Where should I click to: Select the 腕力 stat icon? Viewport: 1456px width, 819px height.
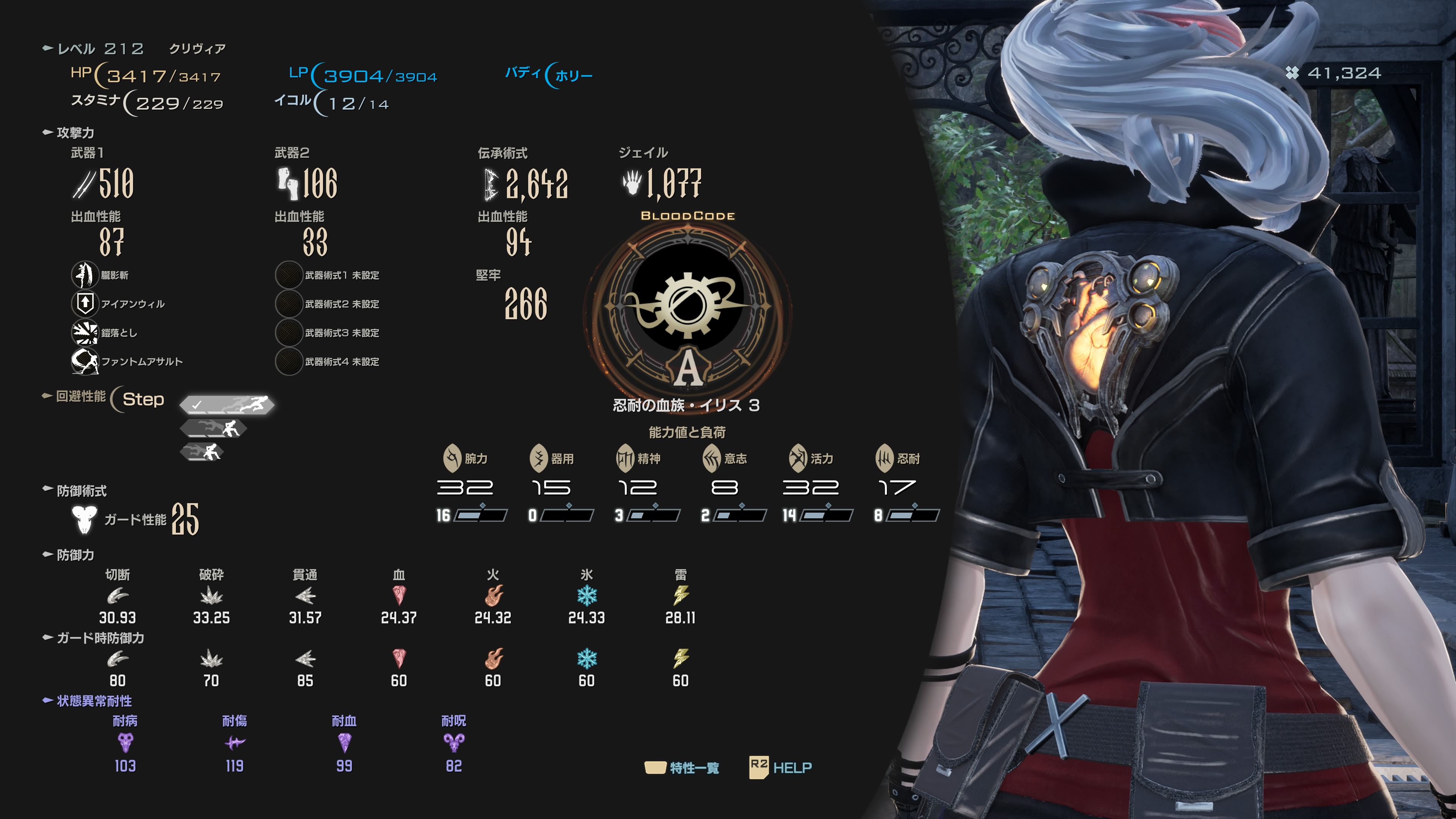point(452,458)
